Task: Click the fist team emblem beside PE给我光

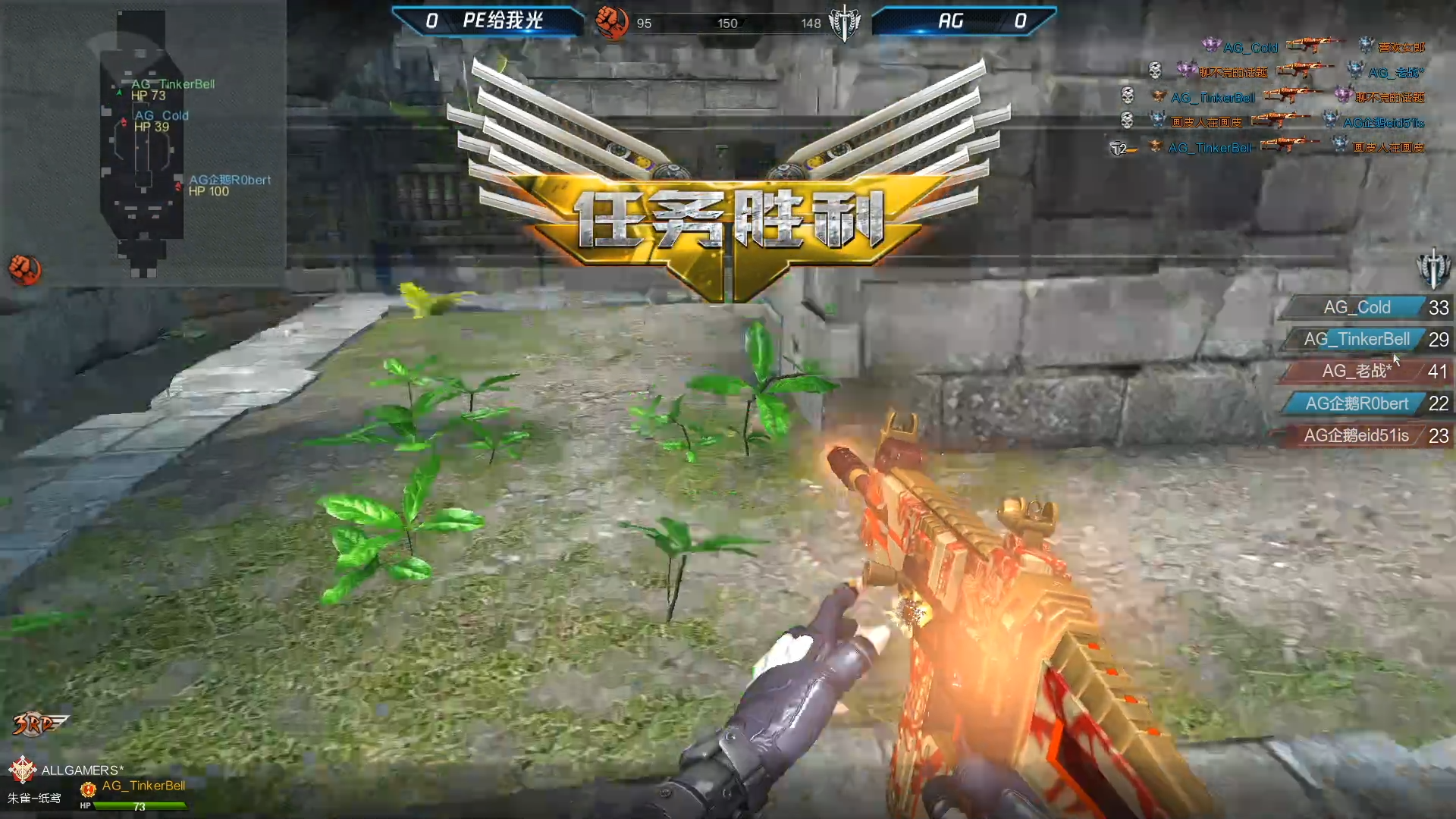Action: (x=611, y=22)
